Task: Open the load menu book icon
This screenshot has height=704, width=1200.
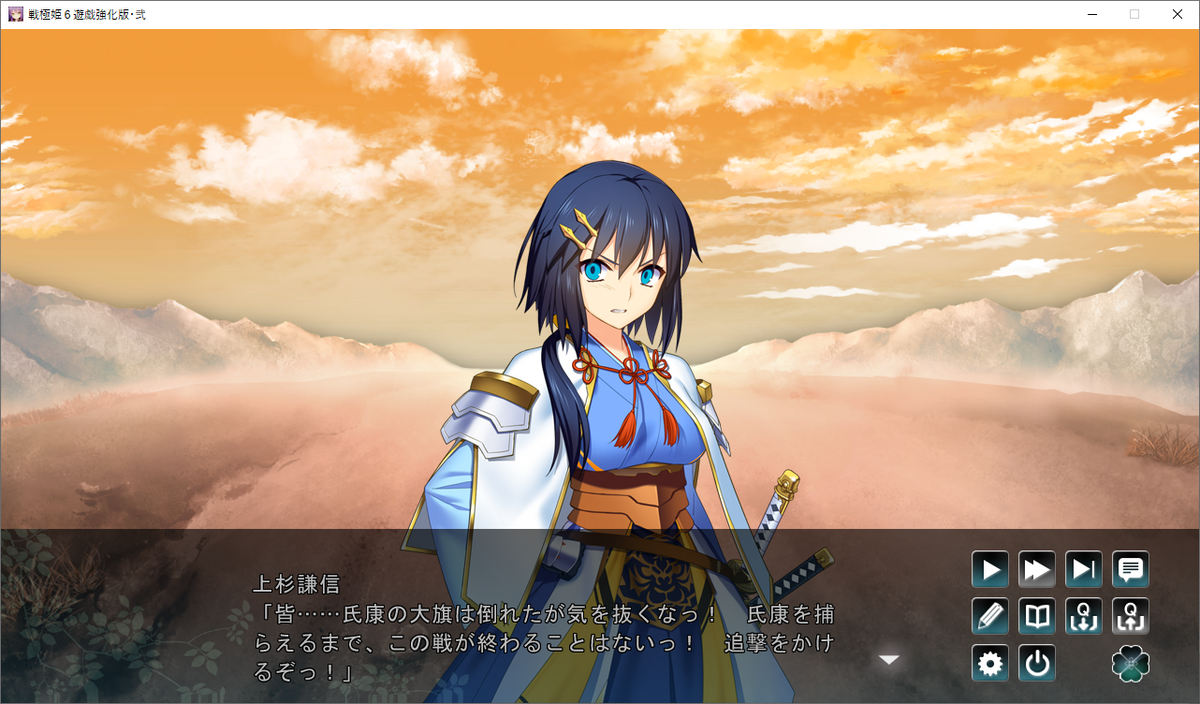Action: 1037,616
